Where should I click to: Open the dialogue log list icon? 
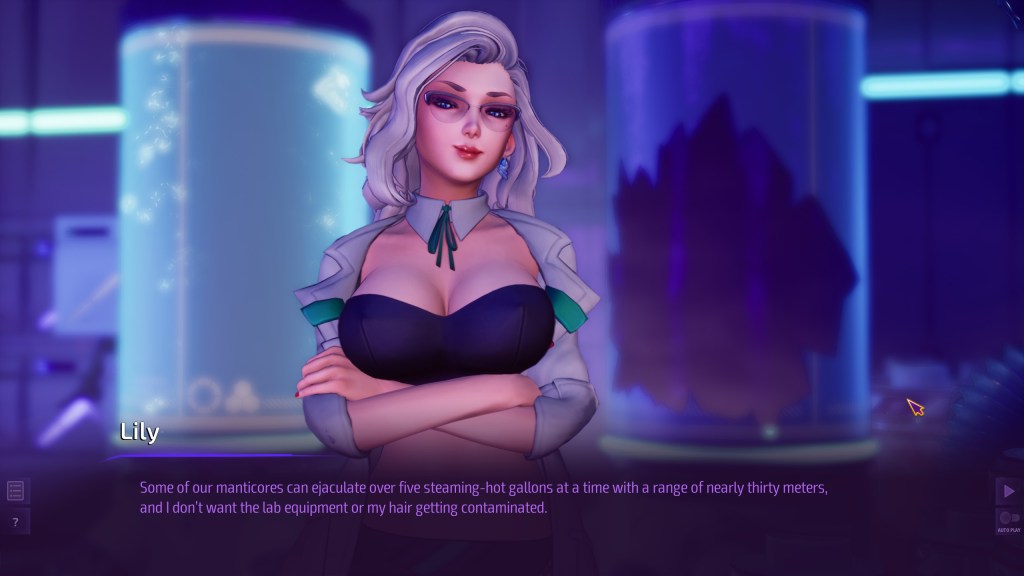(16, 490)
